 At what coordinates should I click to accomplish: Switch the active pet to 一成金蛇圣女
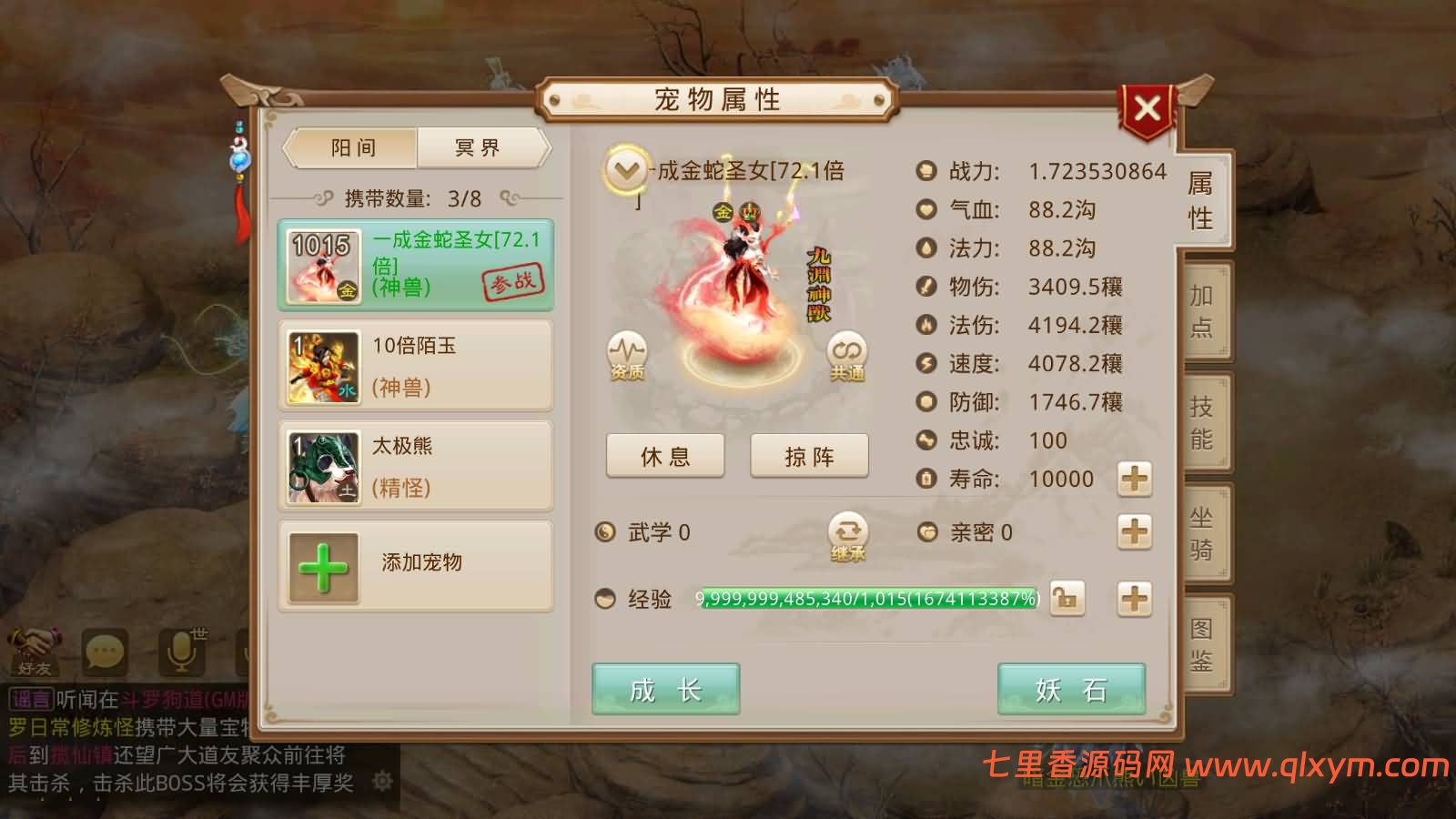415,264
